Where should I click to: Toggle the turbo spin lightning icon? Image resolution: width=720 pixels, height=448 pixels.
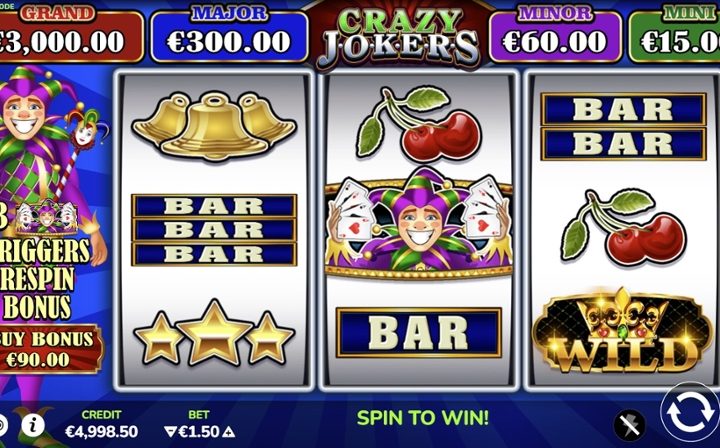(x=629, y=425)
